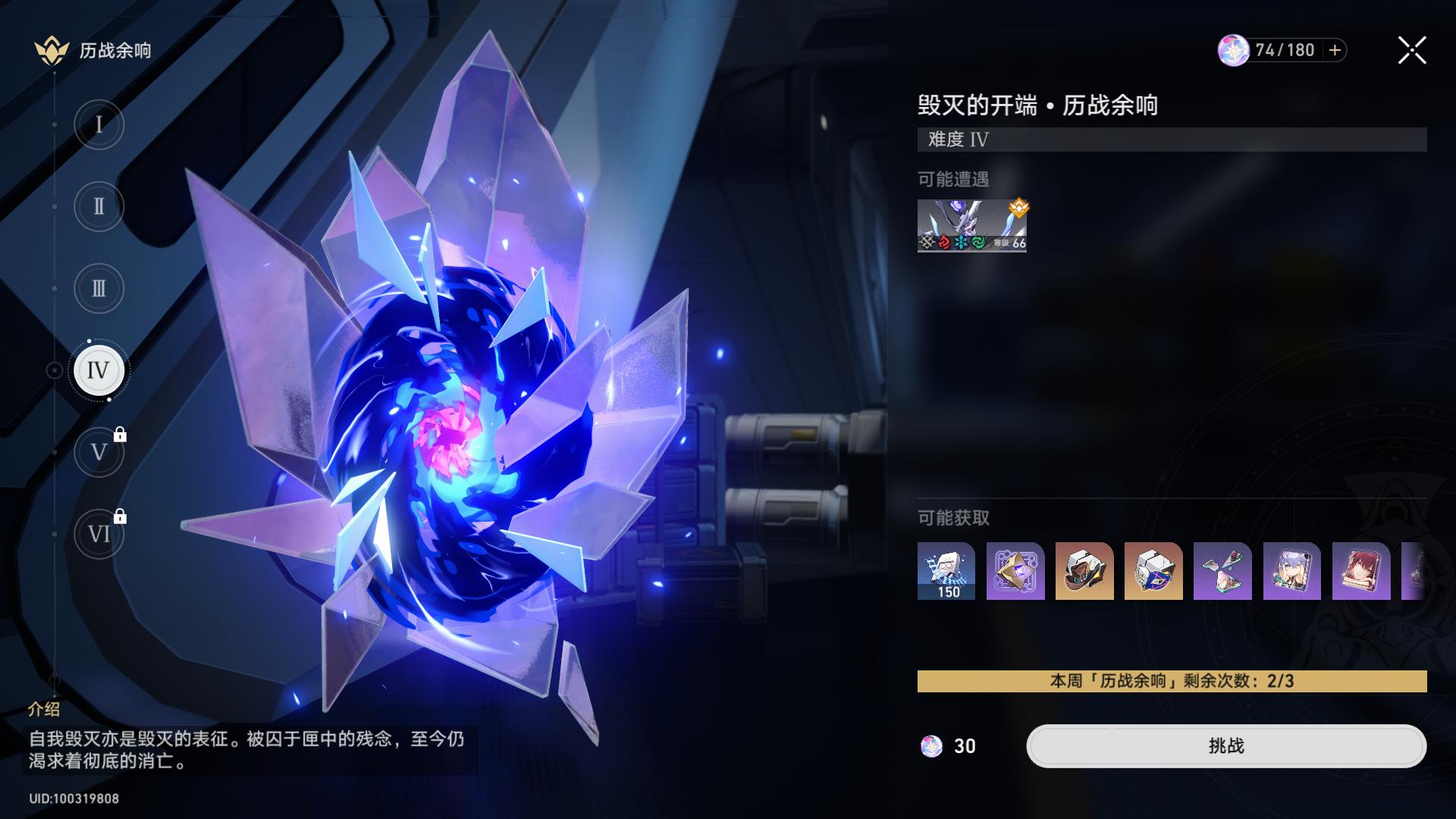The image size is (1456, 819).
Task: Choose difficulty II
Action: click(99, 206)
